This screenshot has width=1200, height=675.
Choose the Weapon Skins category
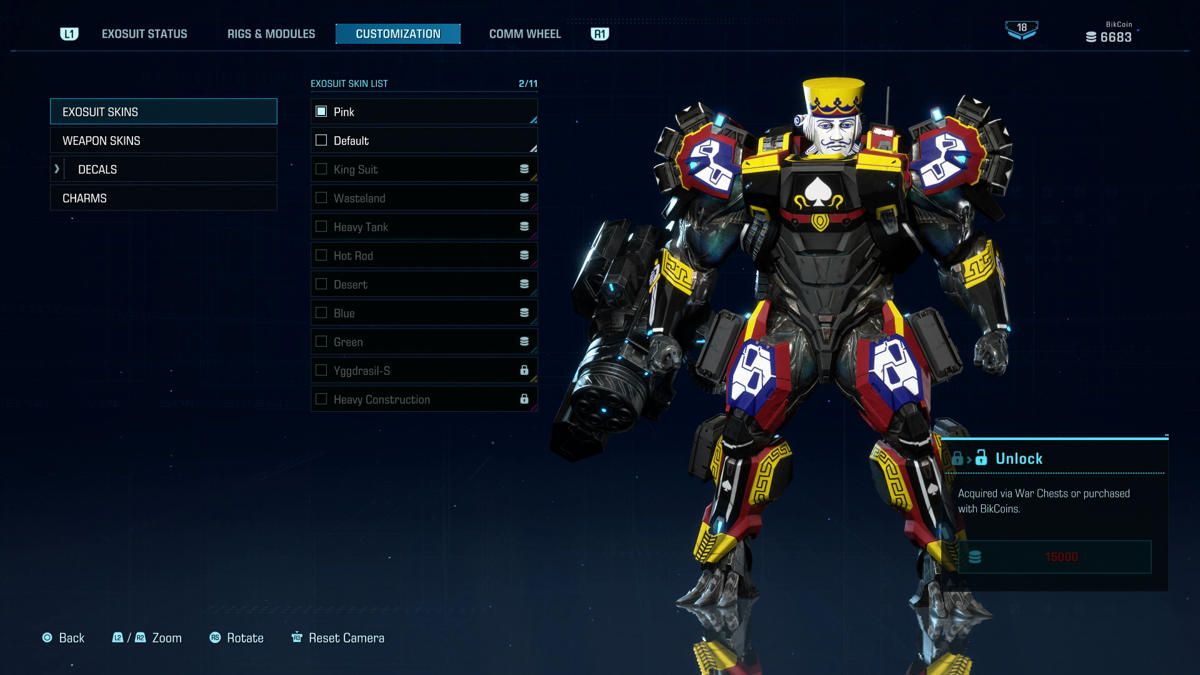[163, 141]
